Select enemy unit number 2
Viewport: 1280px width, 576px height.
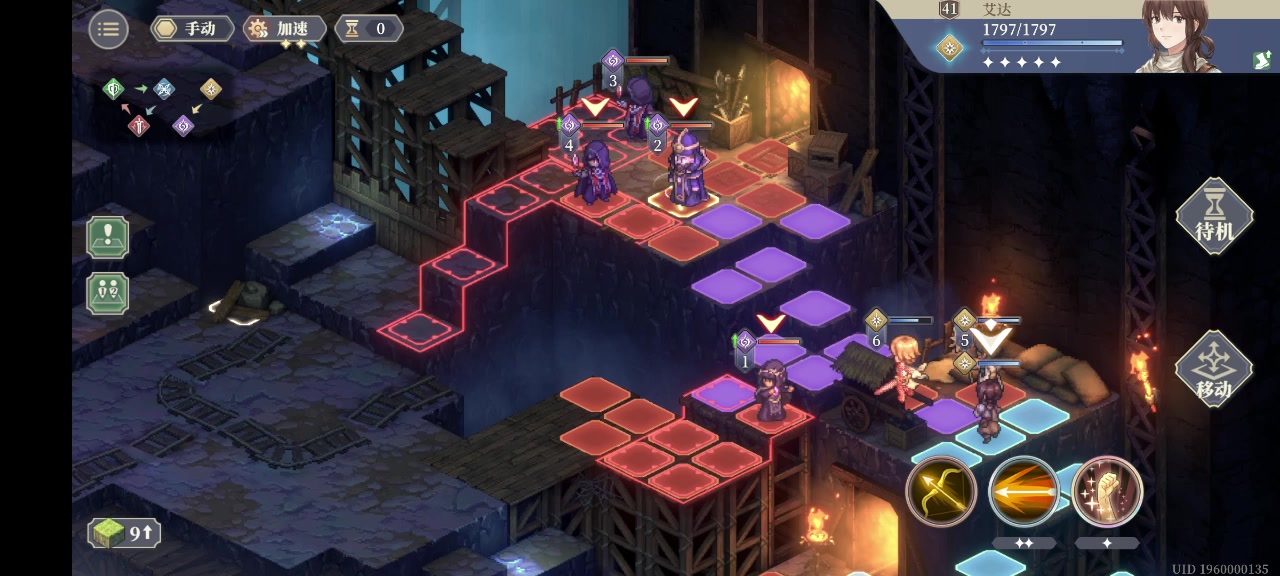(x=689, y=172)
